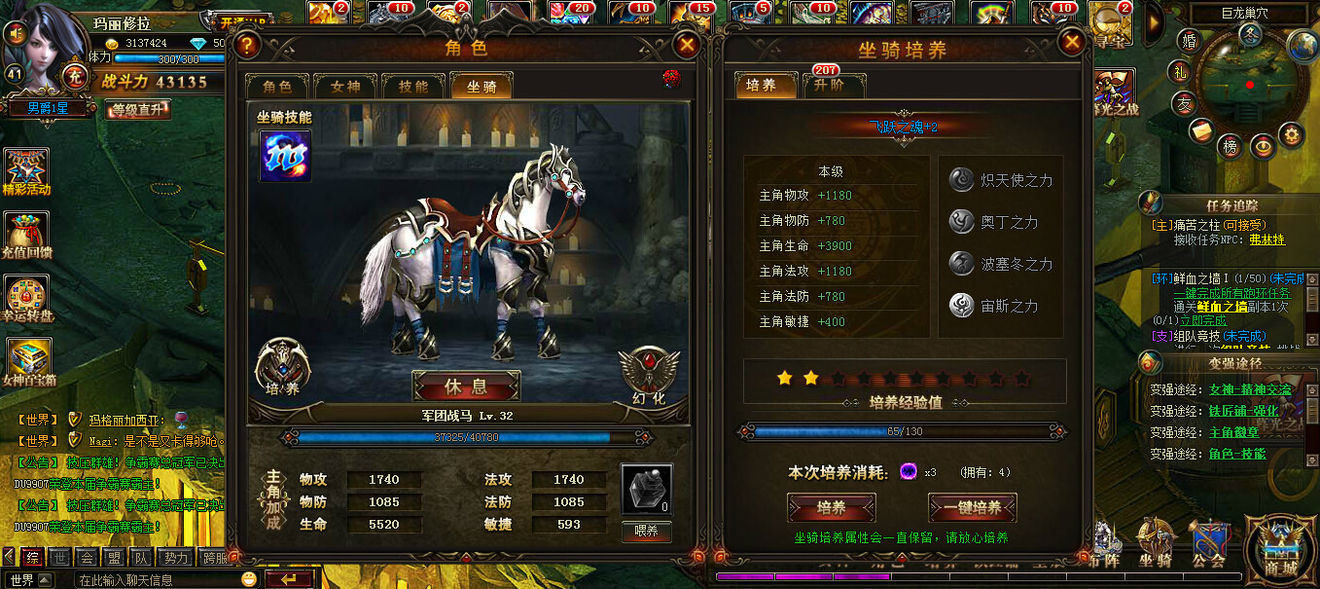Switch to the 女神 tab
1320x589 pixels.
[345, 87]
